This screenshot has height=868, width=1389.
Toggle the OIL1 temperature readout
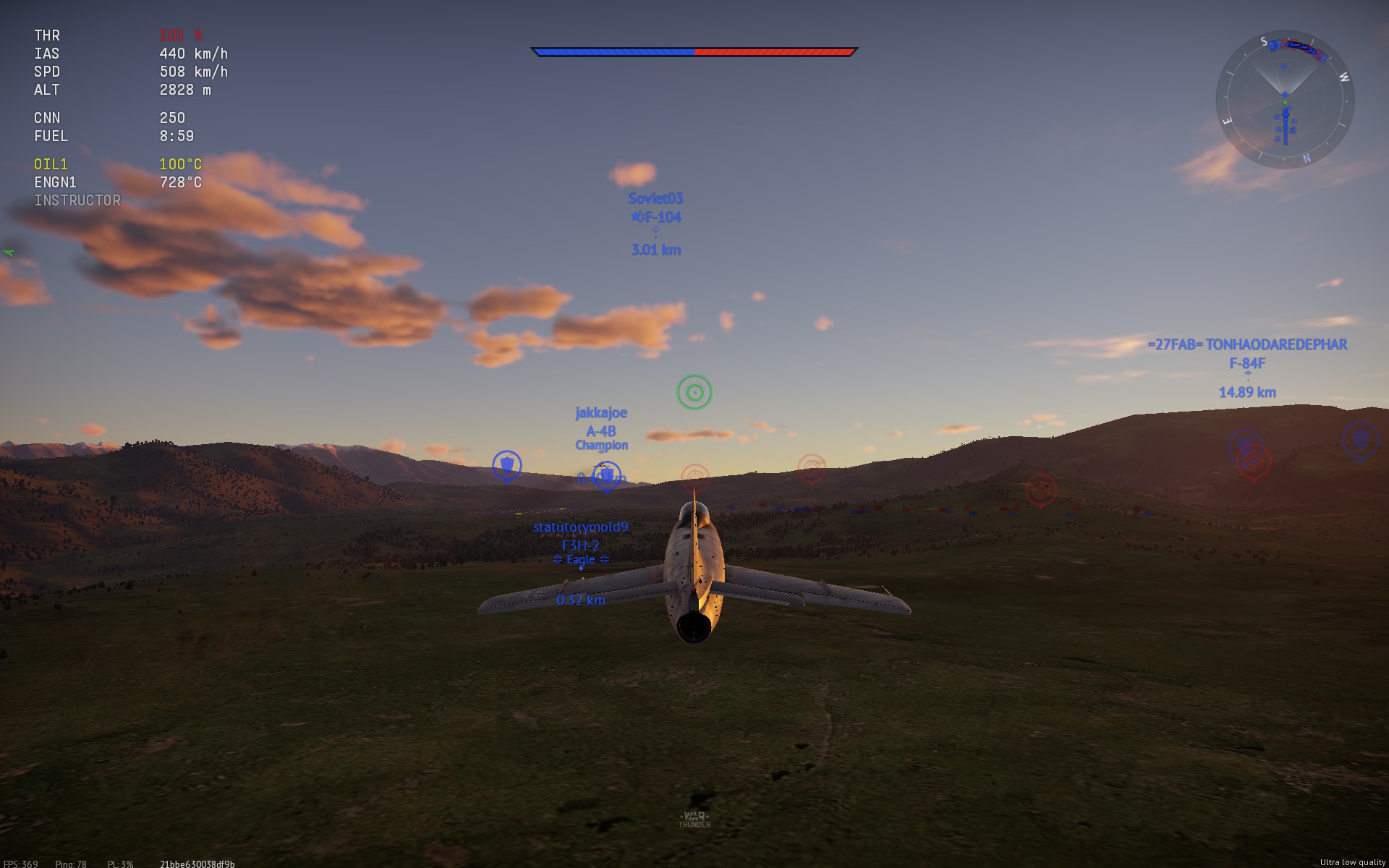[180, 164]
